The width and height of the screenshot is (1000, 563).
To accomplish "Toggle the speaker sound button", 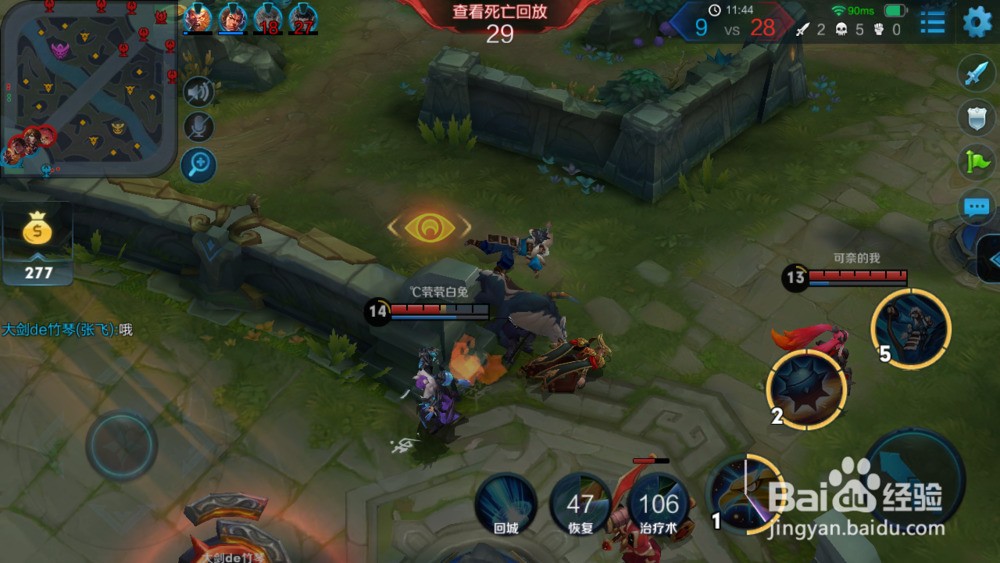I will pyautogui.click(x=199, y=92).
